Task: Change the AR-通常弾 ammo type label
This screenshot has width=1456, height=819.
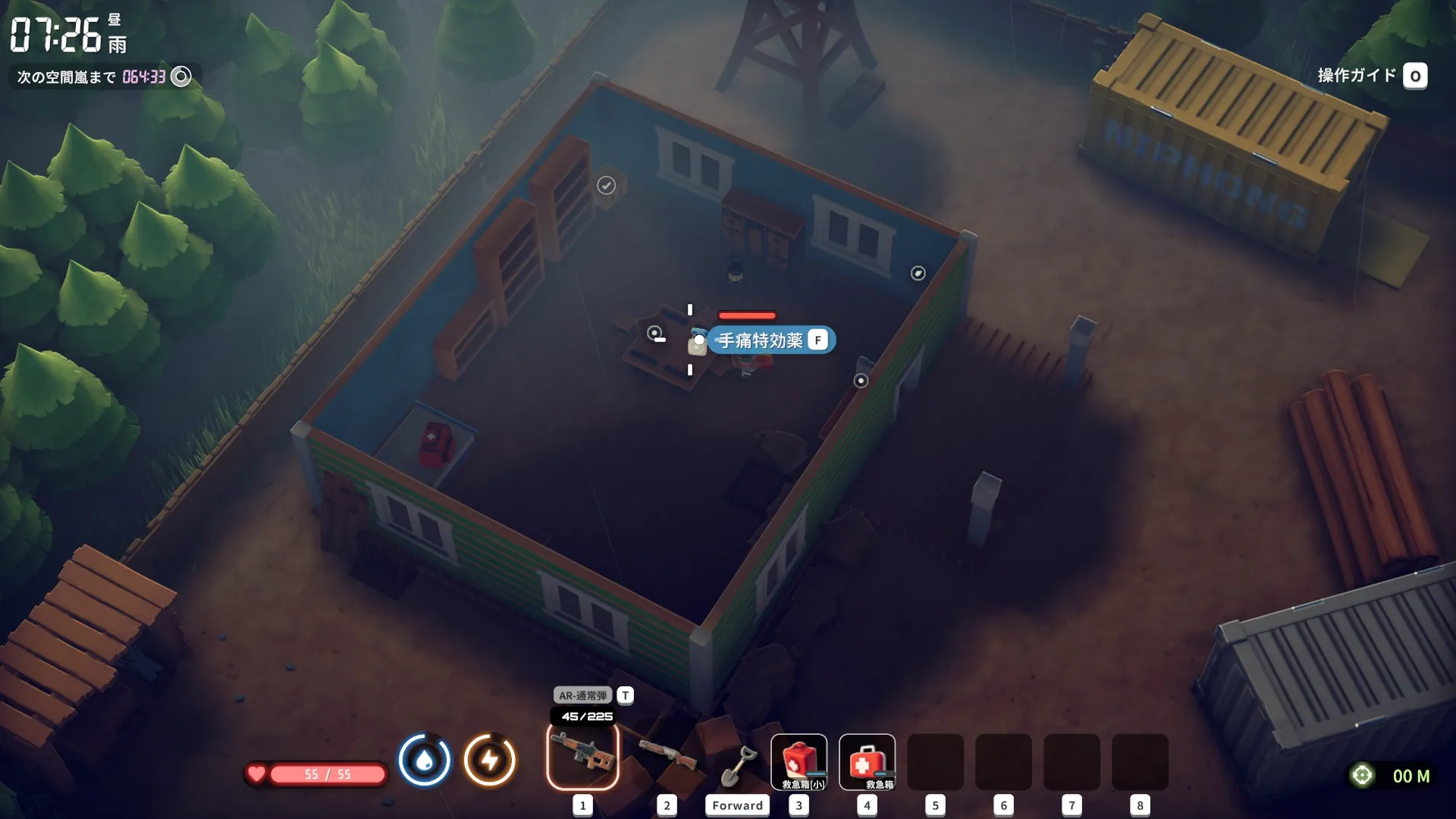Action: tap(583, 695)
